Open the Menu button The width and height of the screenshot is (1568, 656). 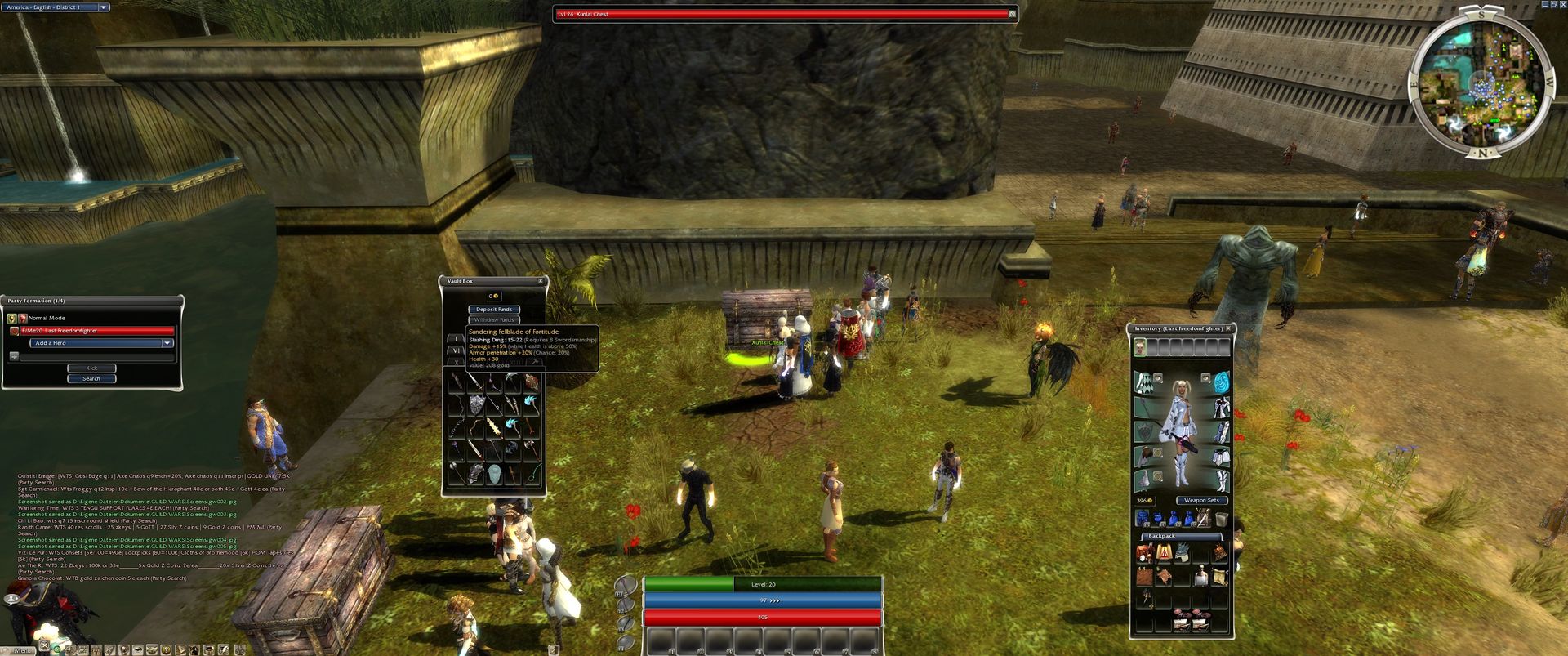[x=22, y=650]
